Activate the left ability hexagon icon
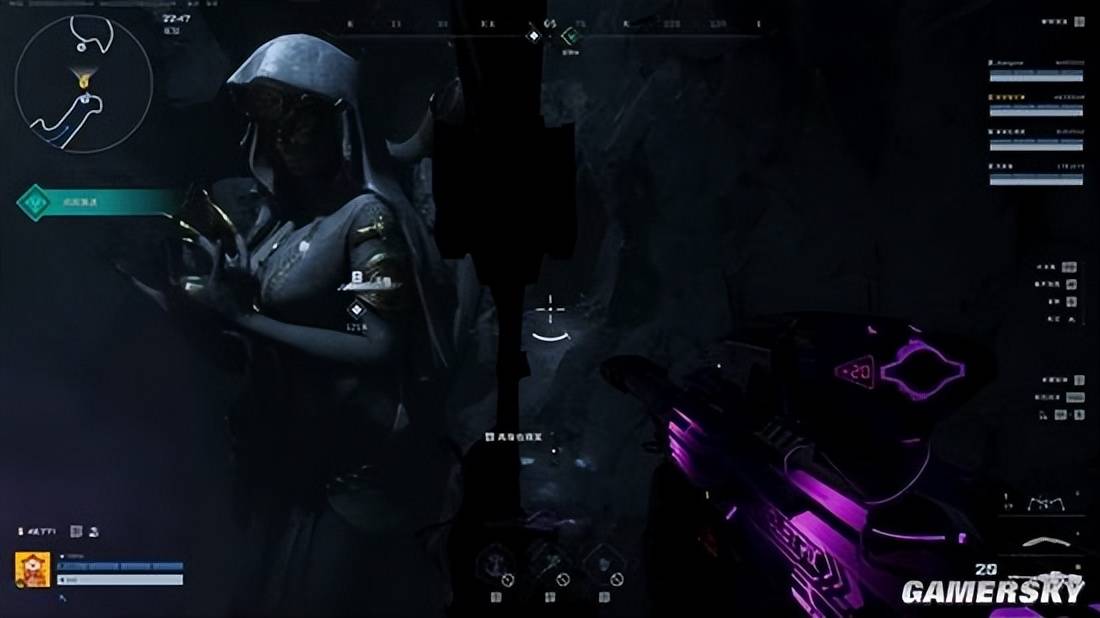 pyautogui.click(x=495, y=564)
